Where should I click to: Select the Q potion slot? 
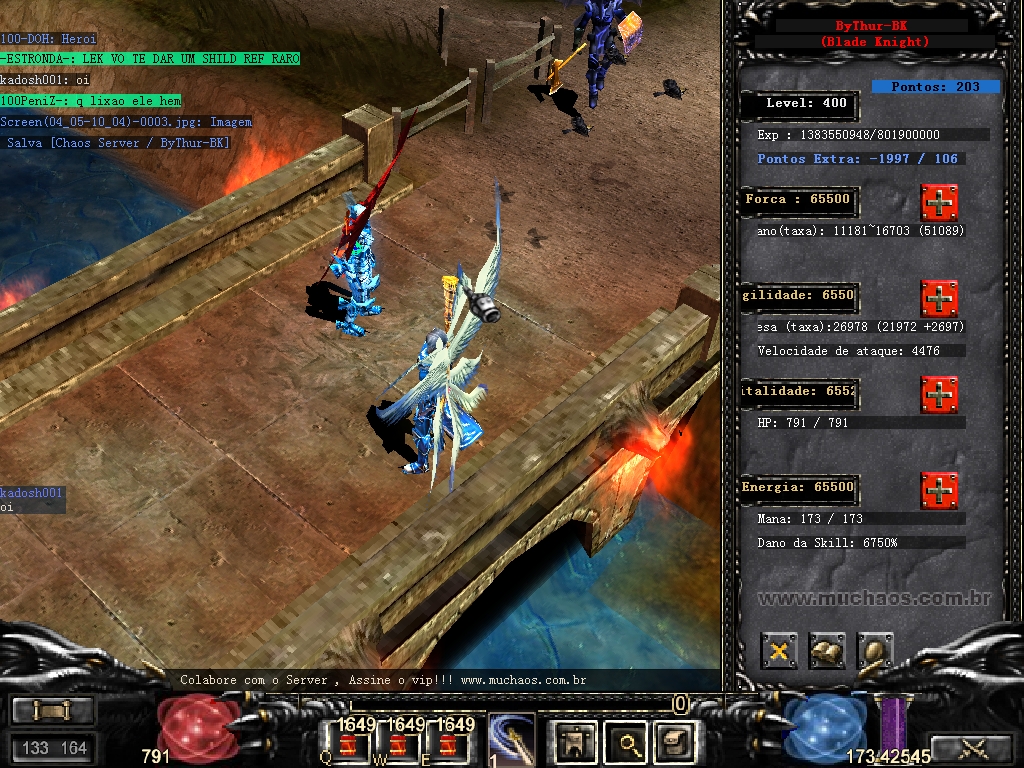point(348,744)
